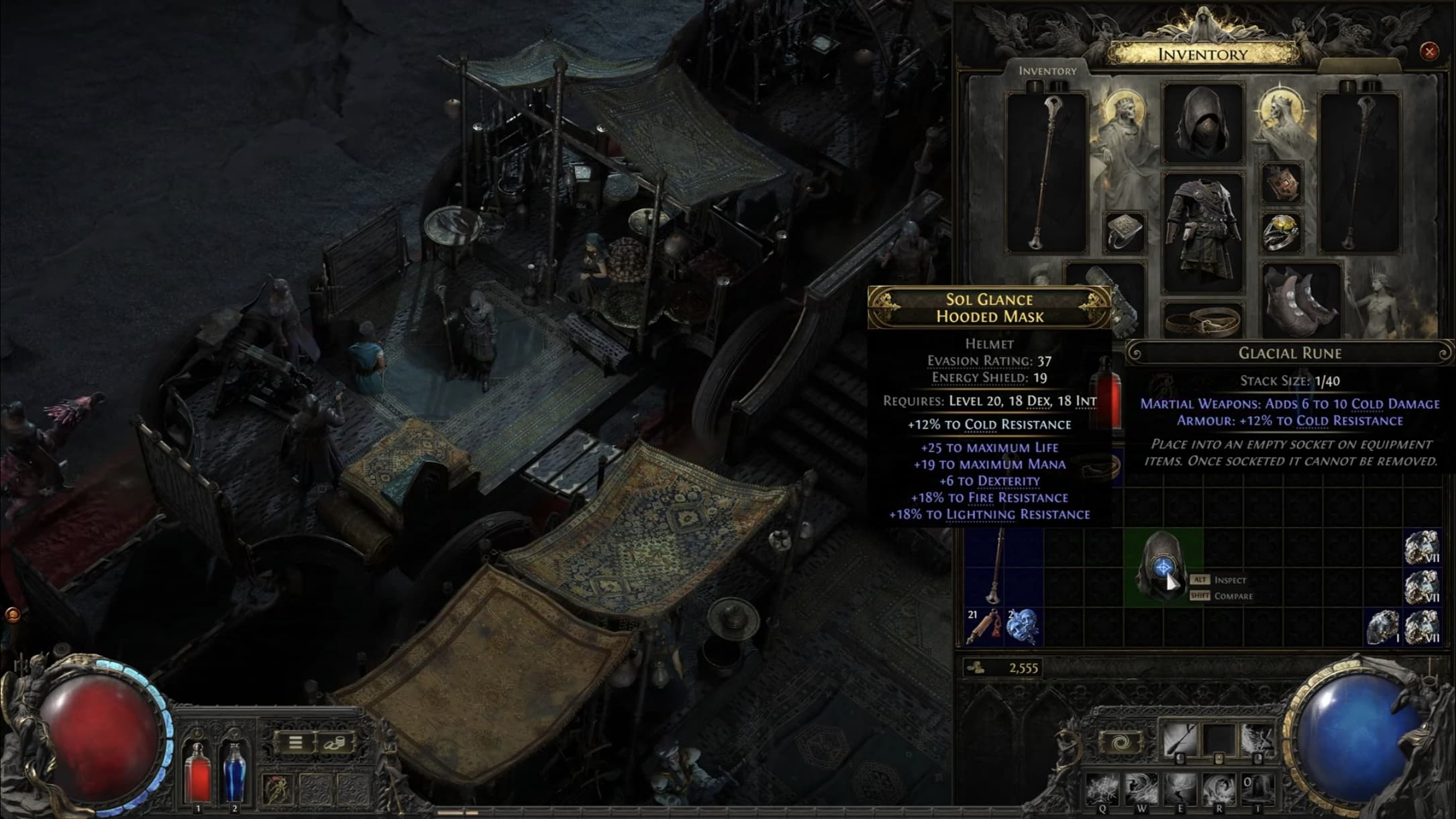The height and width of the screenshot is (819, 1456).
Task: Select the scroll stack of 21
Action: coord(984,626)
